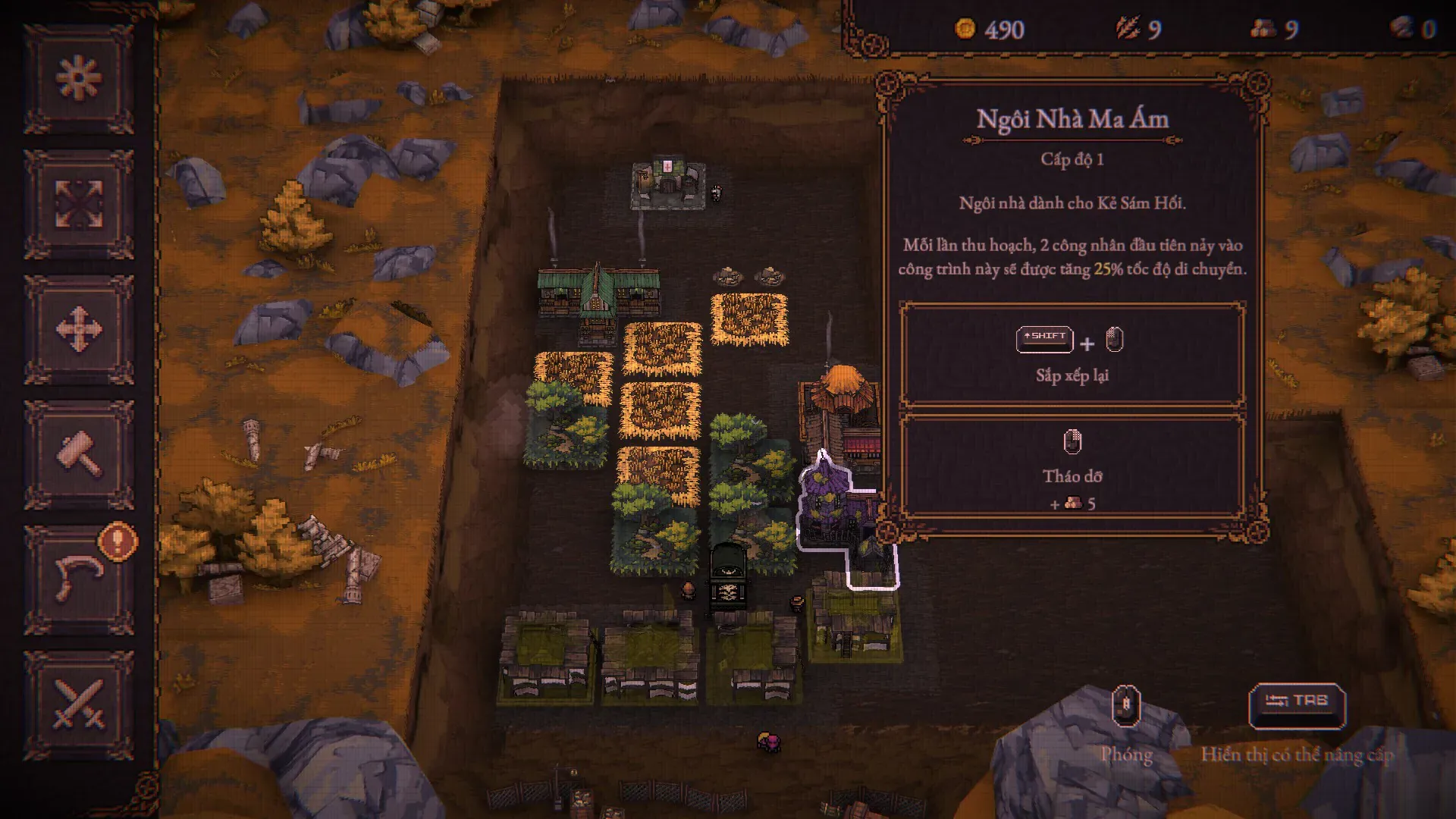Screen dimensions: 1456x819
Task: Open the crossed swords battle button
Action: click(79, 704)
